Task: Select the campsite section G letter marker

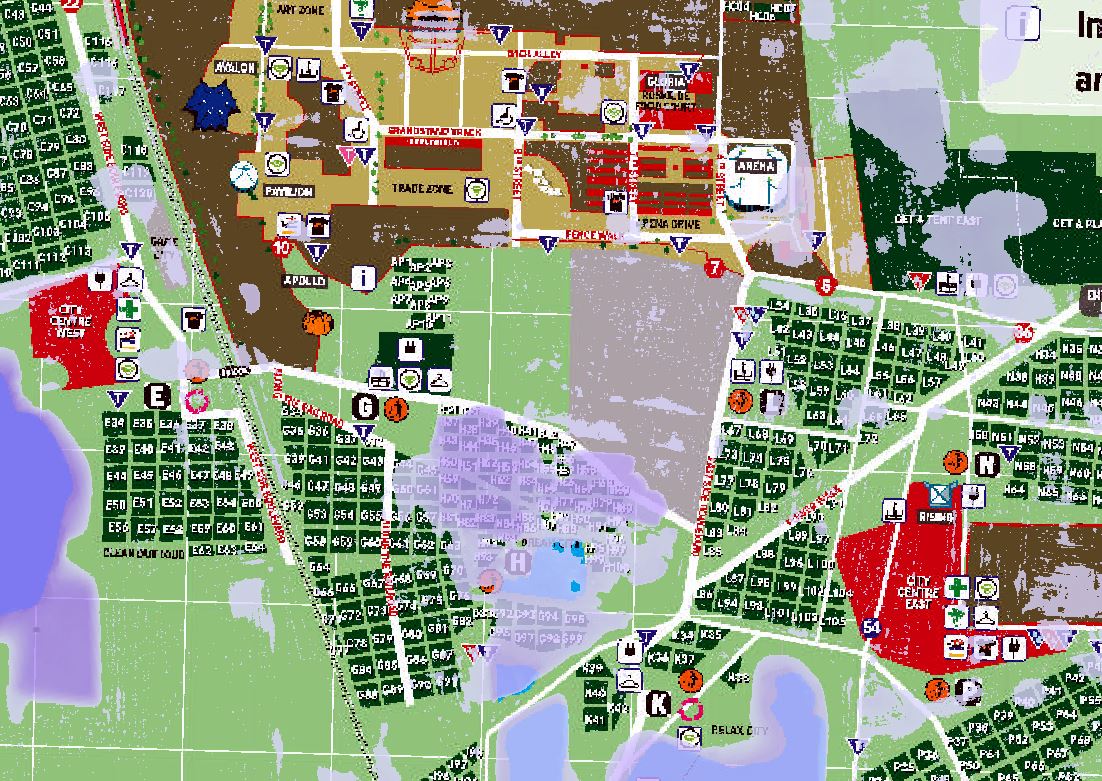Action: 366,407
